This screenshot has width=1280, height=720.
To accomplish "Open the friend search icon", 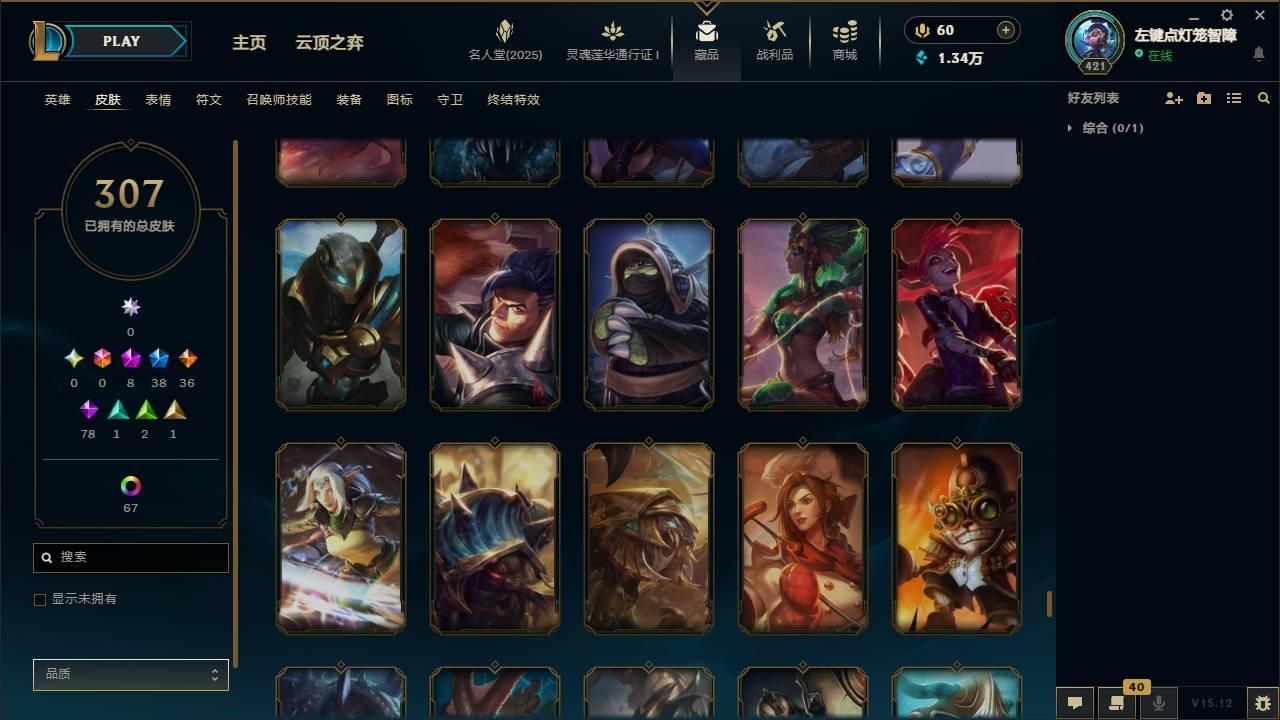I will tap(1264, 97).
